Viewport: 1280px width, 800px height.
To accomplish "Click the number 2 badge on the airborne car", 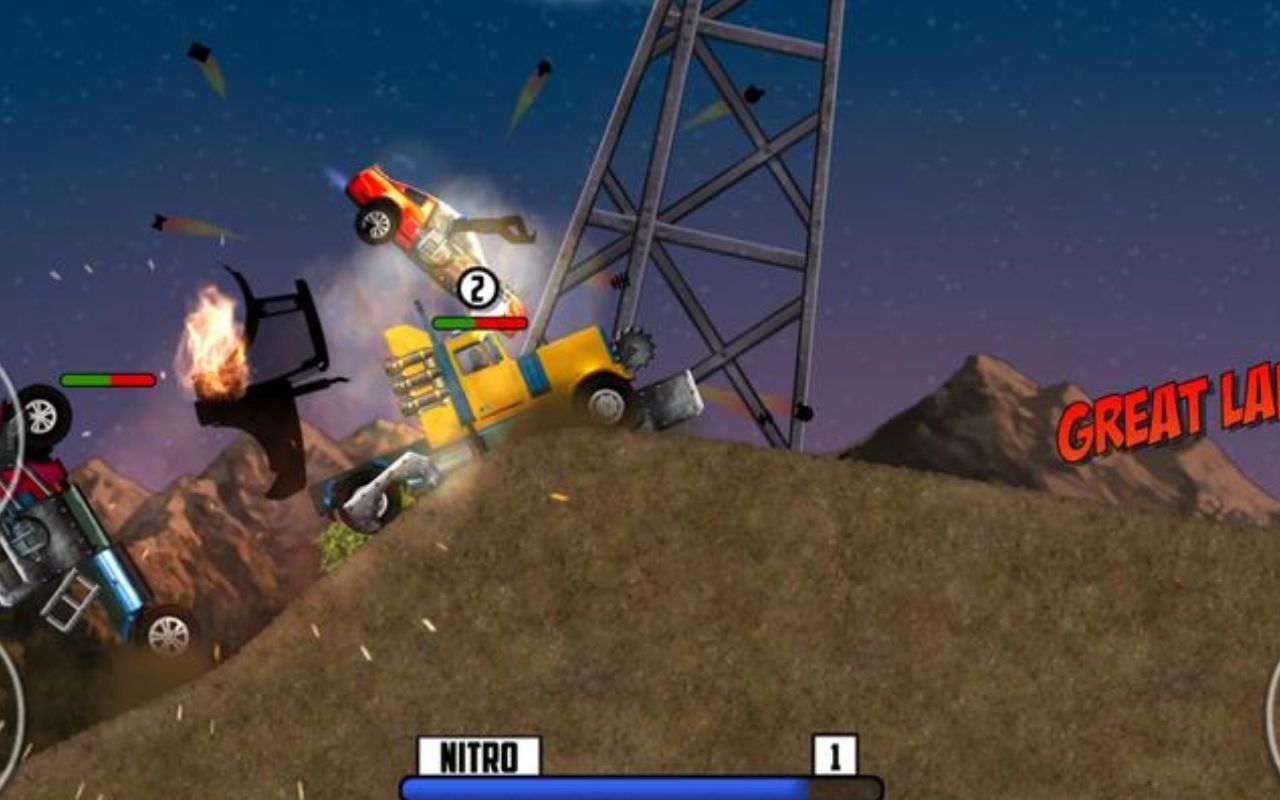I will pos(477,288).
